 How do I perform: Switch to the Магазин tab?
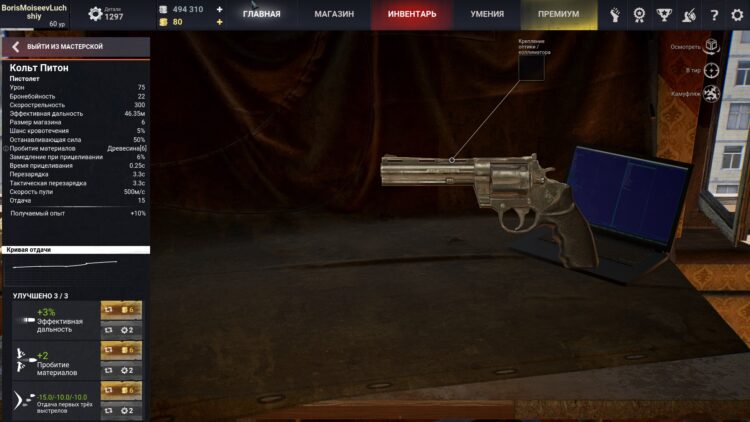point(334,15)
